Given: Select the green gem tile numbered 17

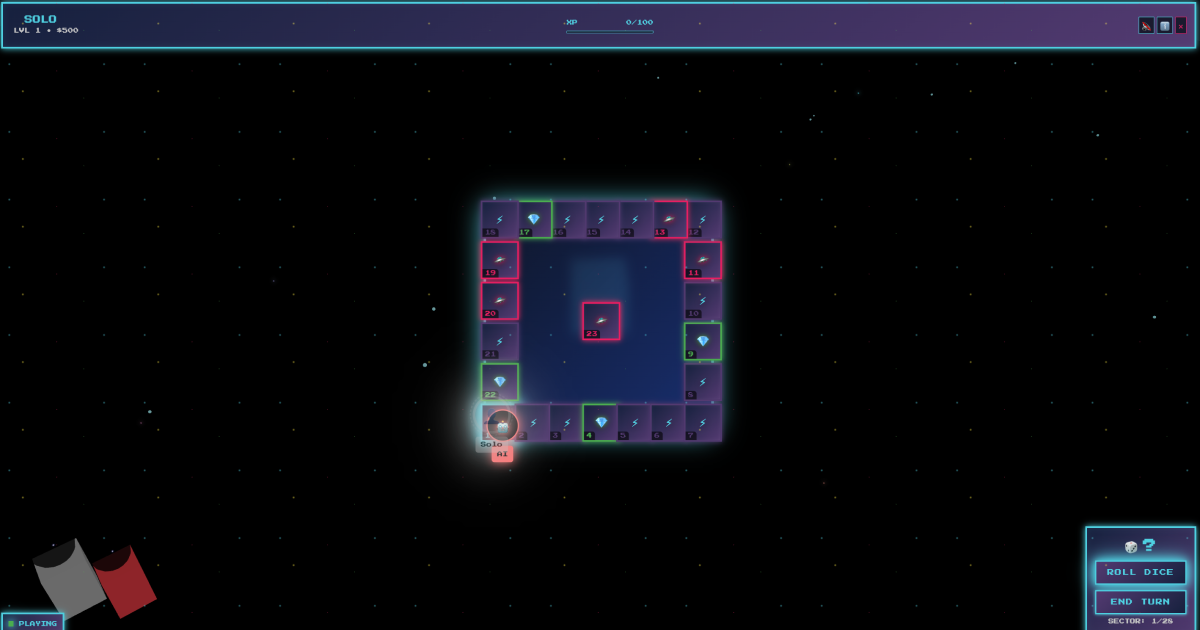Looking at the screenshot, I should (534, 220).
